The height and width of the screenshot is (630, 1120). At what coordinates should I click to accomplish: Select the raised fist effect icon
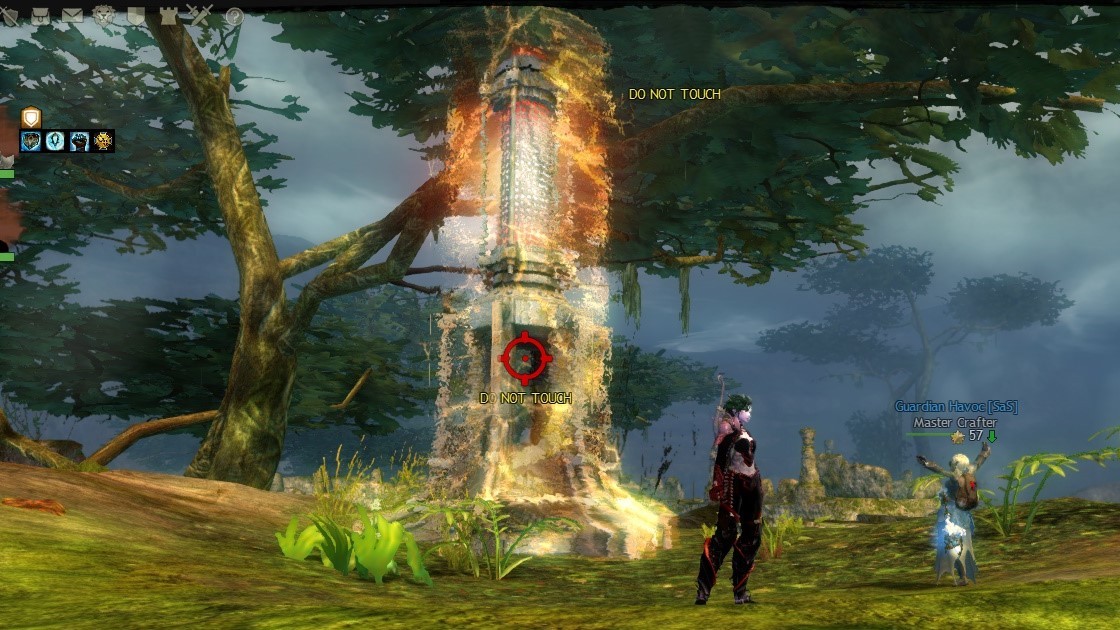79,141
